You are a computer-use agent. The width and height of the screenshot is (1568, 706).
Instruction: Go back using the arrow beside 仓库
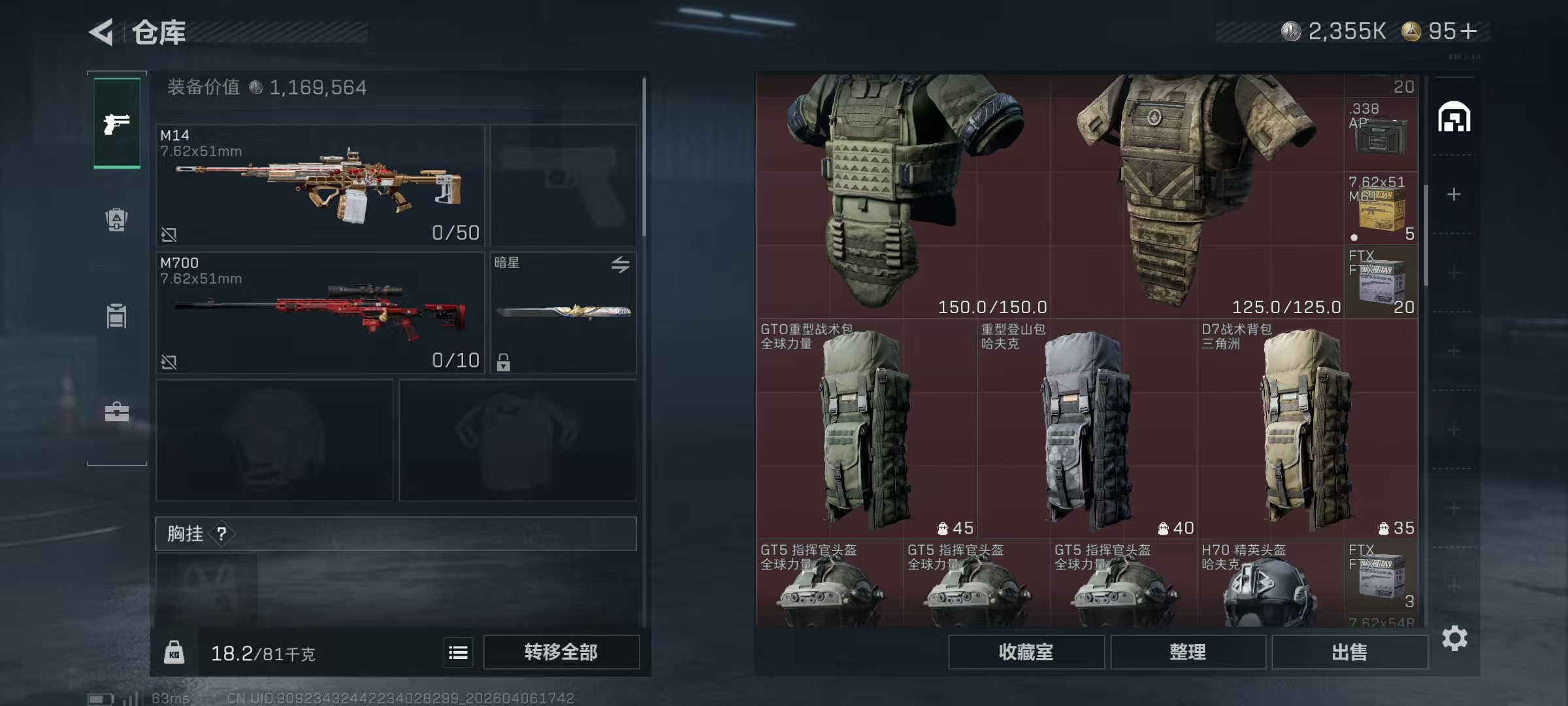103,32
